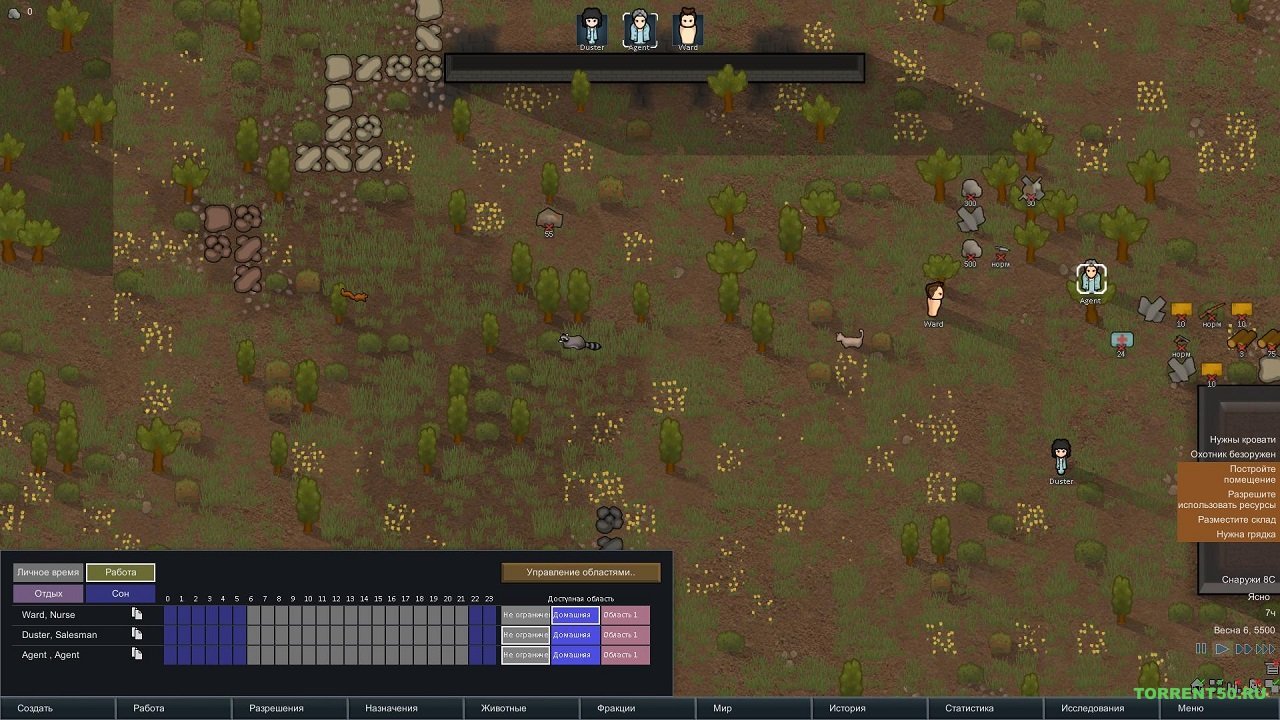Select the triple-arrow fastest speed icon
The image size is (1280, 720).
coord(1265,649)
